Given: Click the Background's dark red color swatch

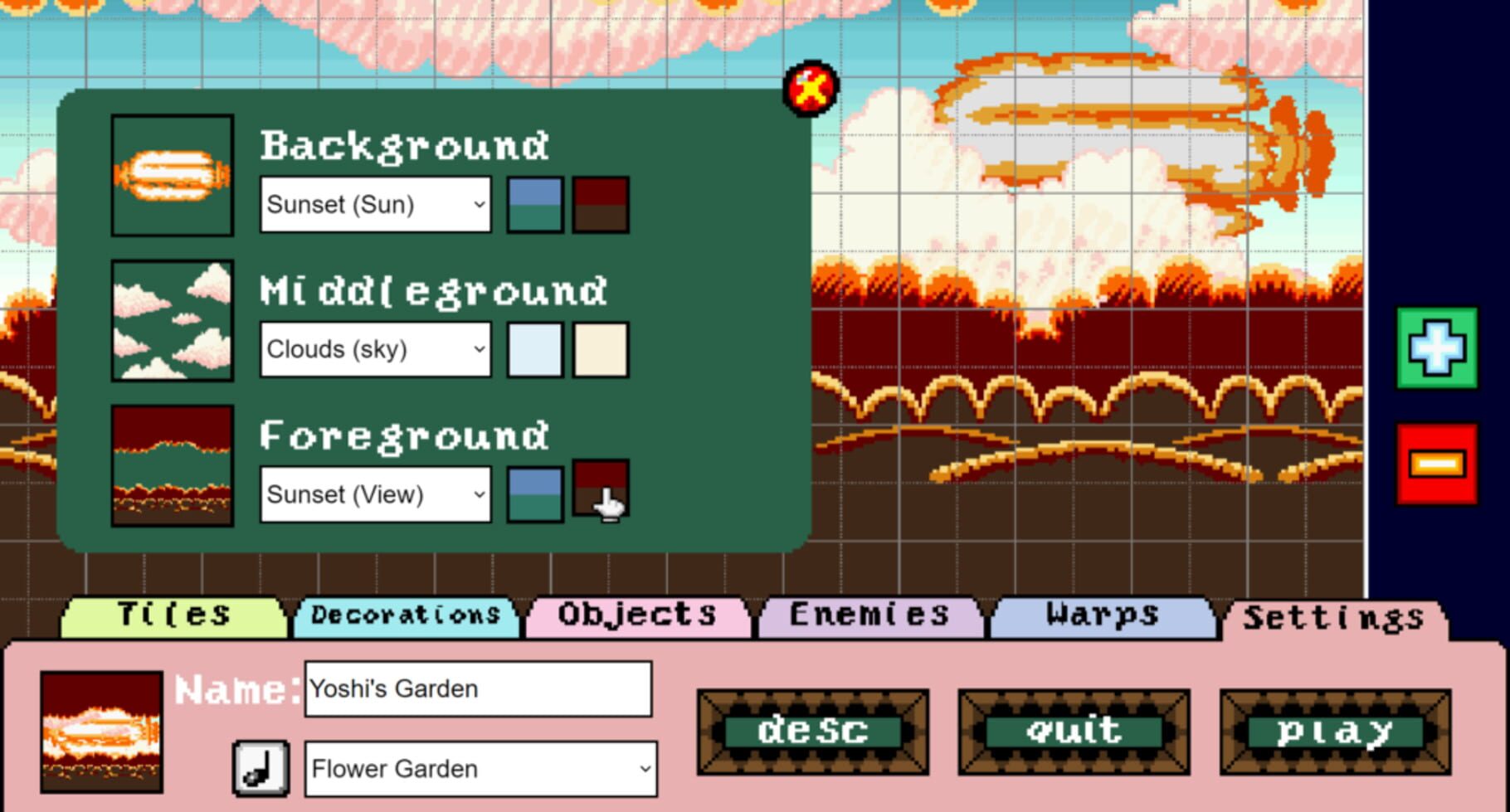Looking at the screenshot, I should [x=600, y=204].
